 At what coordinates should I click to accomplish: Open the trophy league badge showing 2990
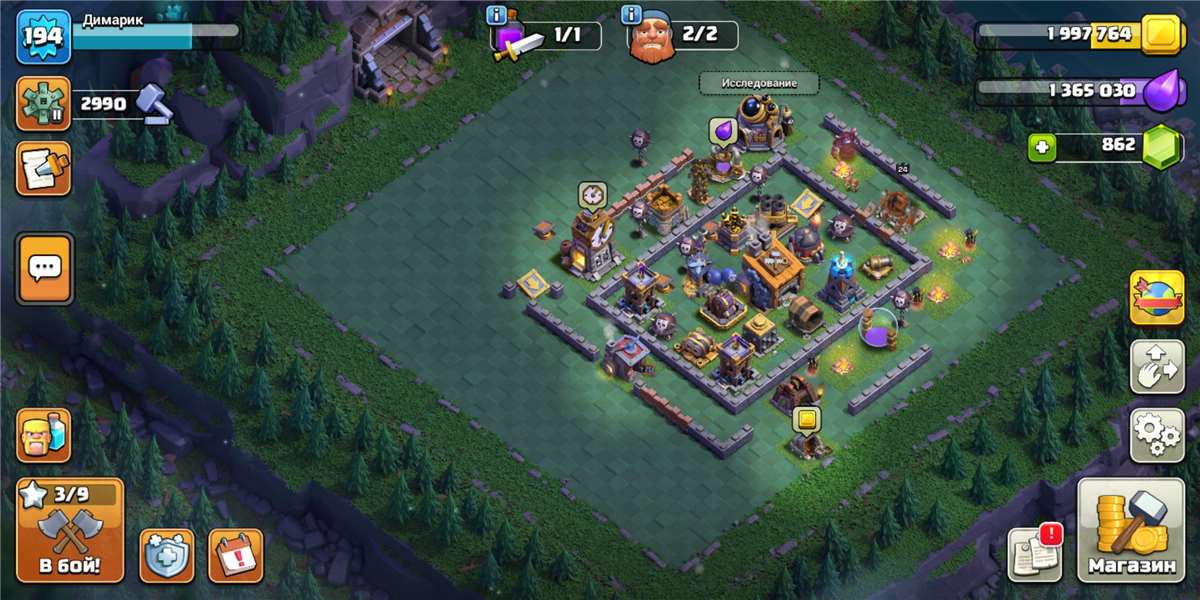pyautogui.click(x=43, y=103)
